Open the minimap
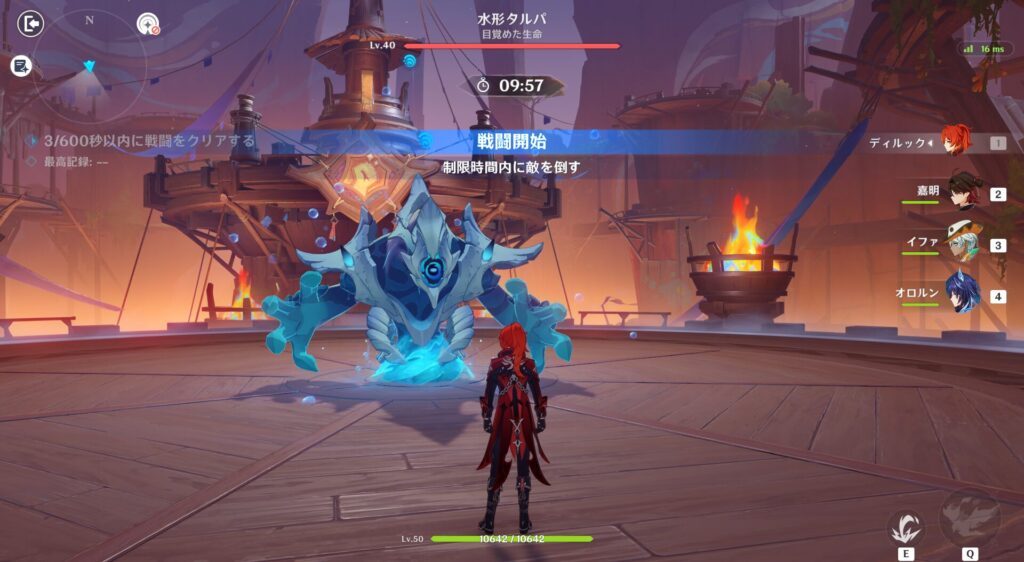Viewport: 1024px width, 562px height. pyautogui.click(x=90, y=60)
